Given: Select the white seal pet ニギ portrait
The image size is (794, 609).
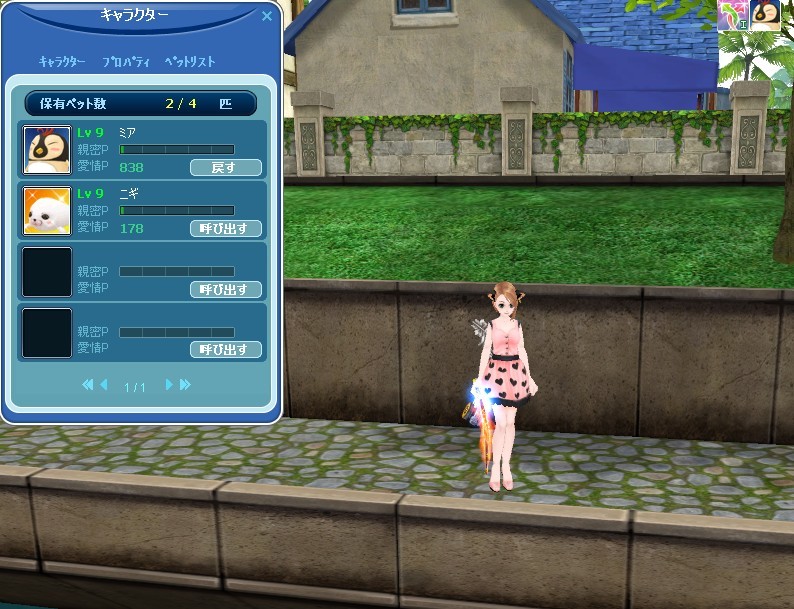Looking at the screenshot, I should (47, 210).
